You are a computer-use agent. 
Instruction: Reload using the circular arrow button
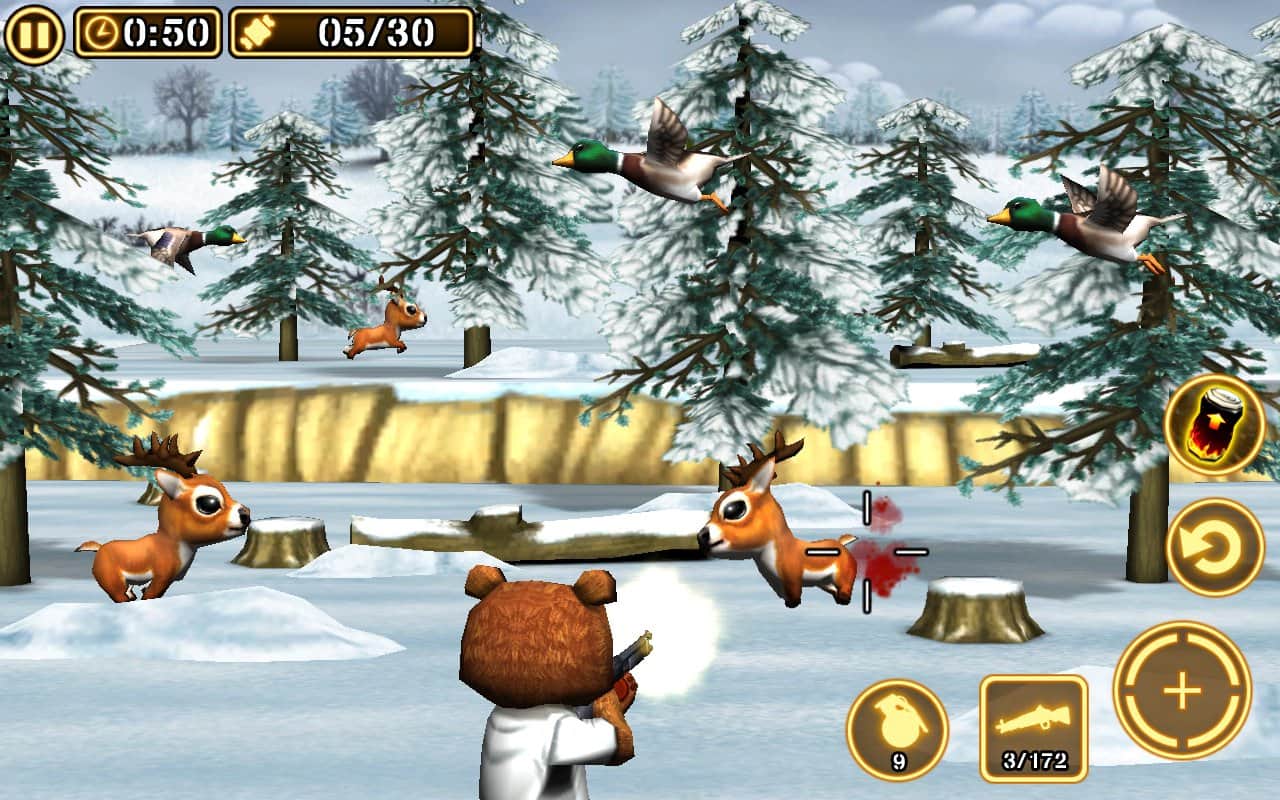pyautogui.click(x=1214, y=547)
